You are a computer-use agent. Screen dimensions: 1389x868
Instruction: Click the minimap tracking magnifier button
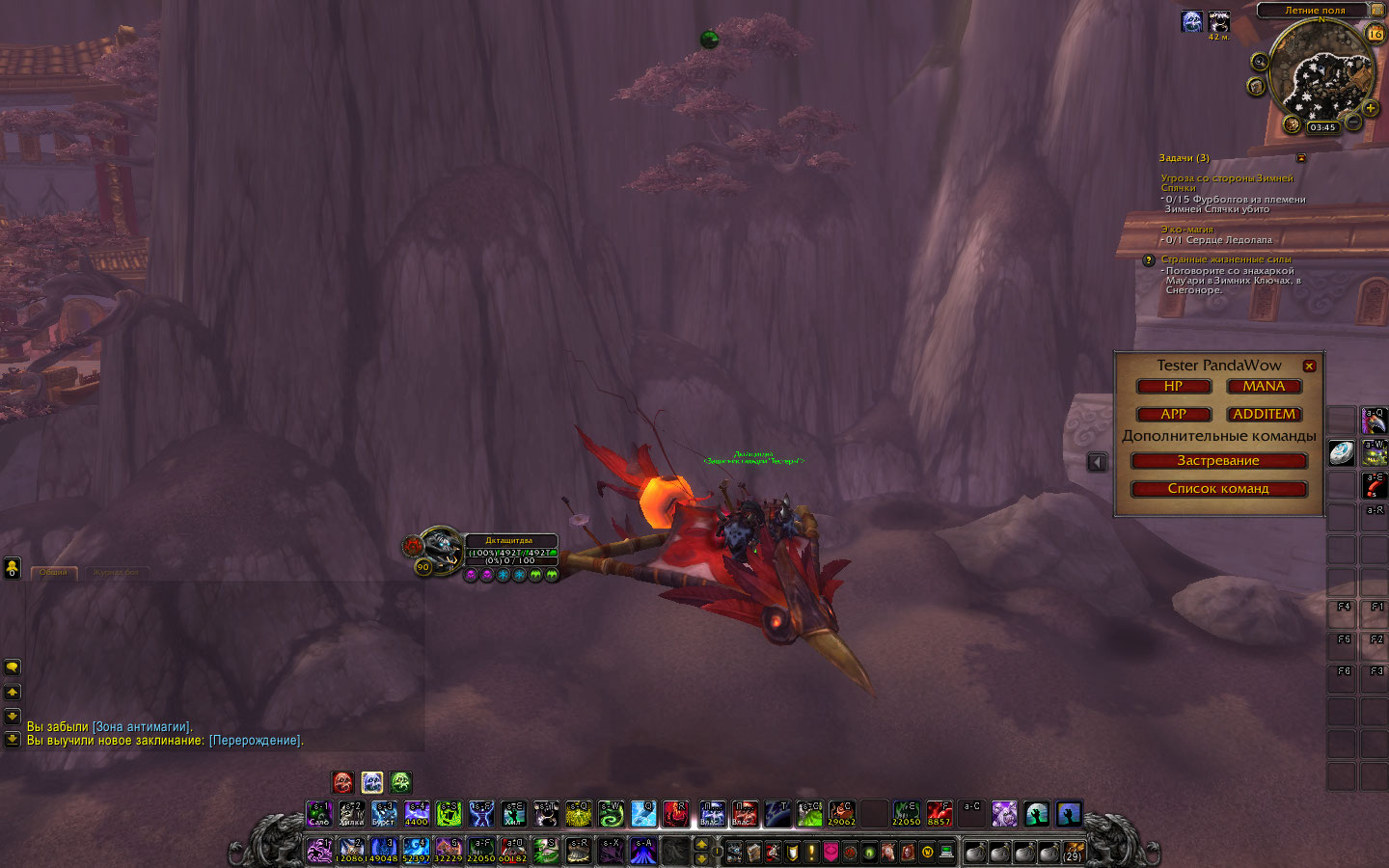point(1259,62)
